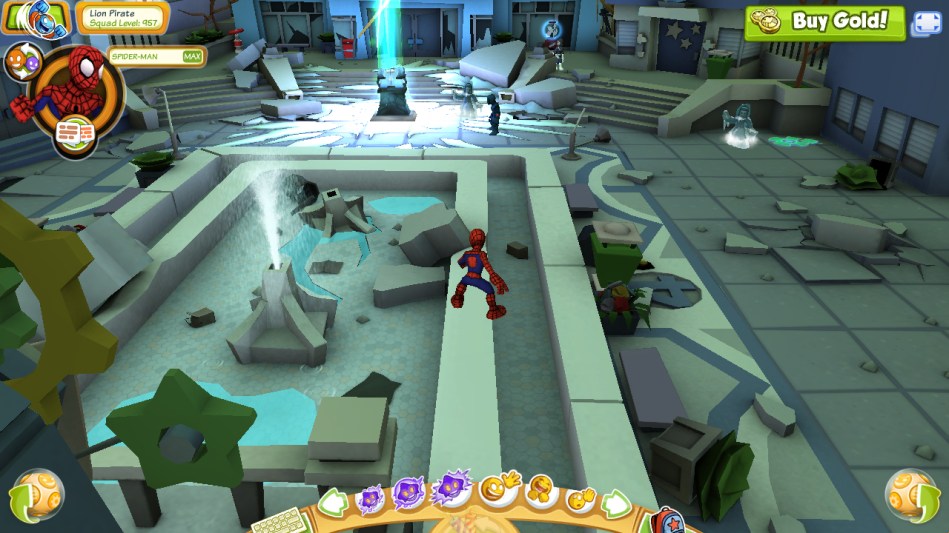The height and width of the screenshot is (533, 949).
Task: Switch hero with the orange and purple faces icon
Action: [x=21, y=62]
